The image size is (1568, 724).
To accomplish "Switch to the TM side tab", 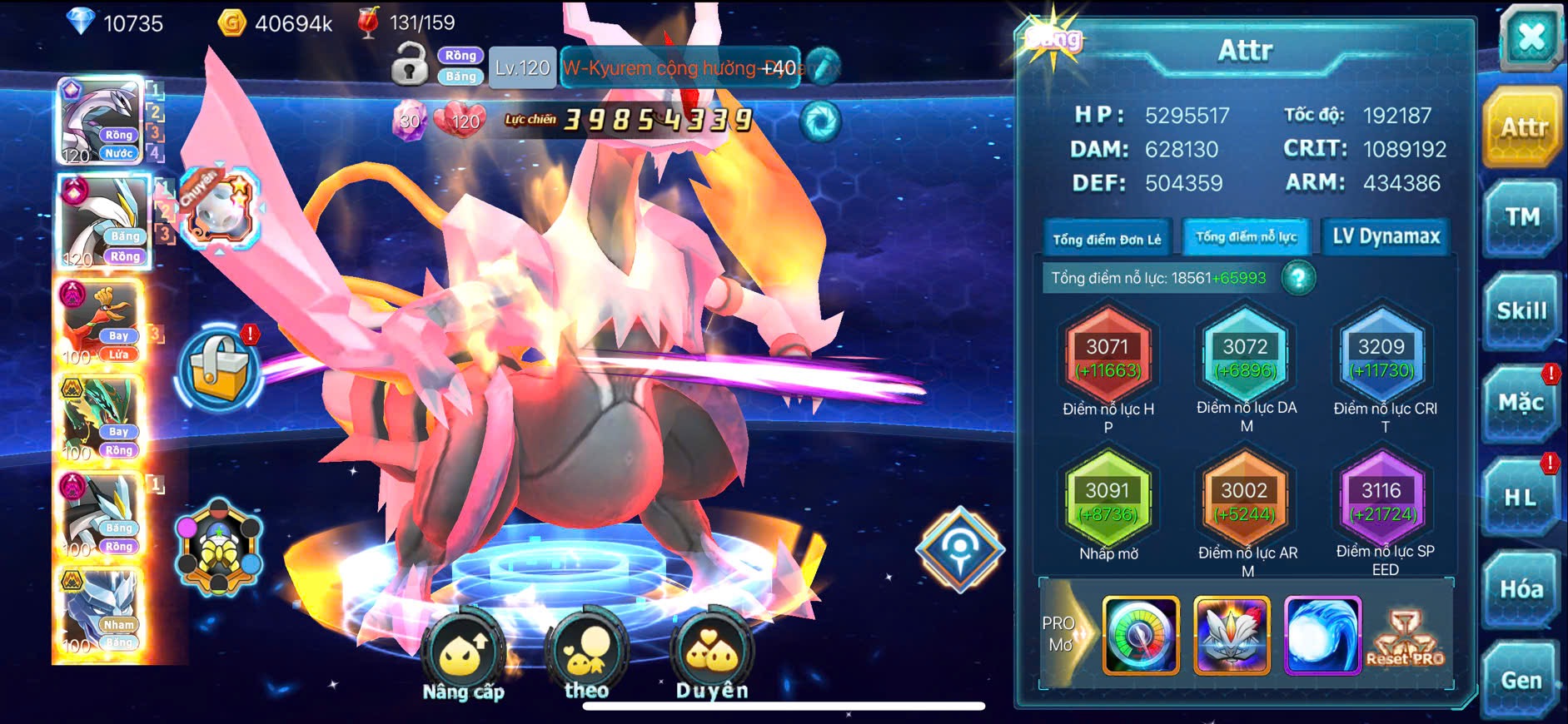I will (1521, 218).
